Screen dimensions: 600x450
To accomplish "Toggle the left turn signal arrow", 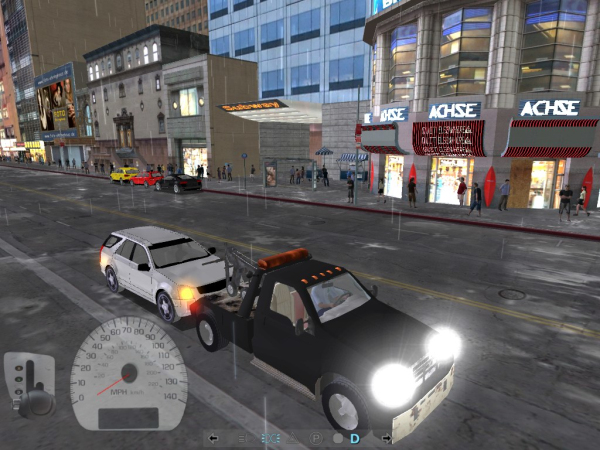I will pyautogui.click(x=213, y=438).
